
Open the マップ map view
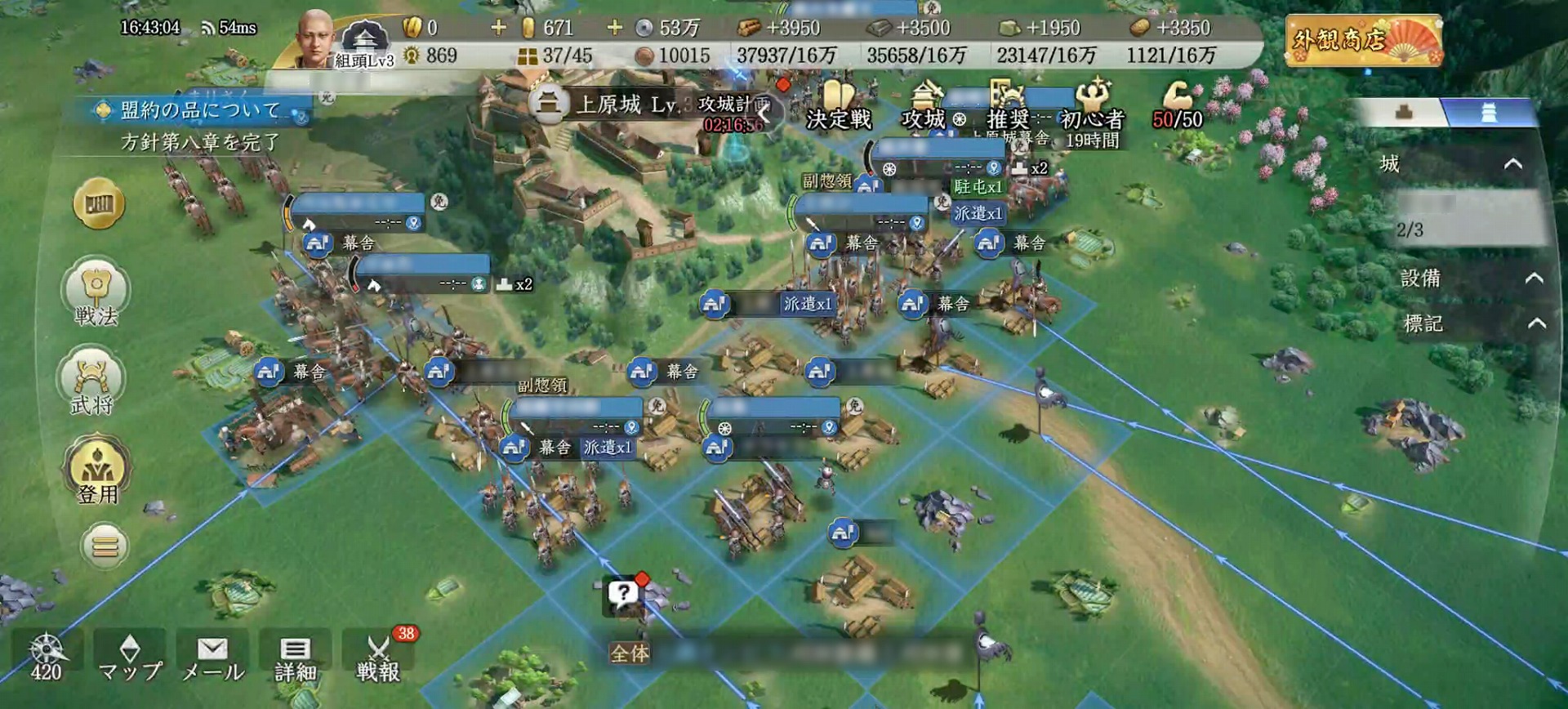130,658
